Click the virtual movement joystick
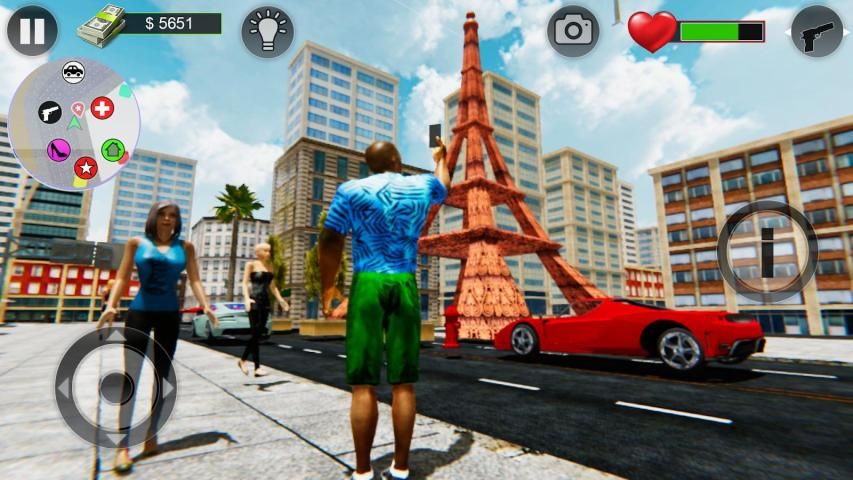This screenshot has width=853, height=480. click(x=116, y=386)
